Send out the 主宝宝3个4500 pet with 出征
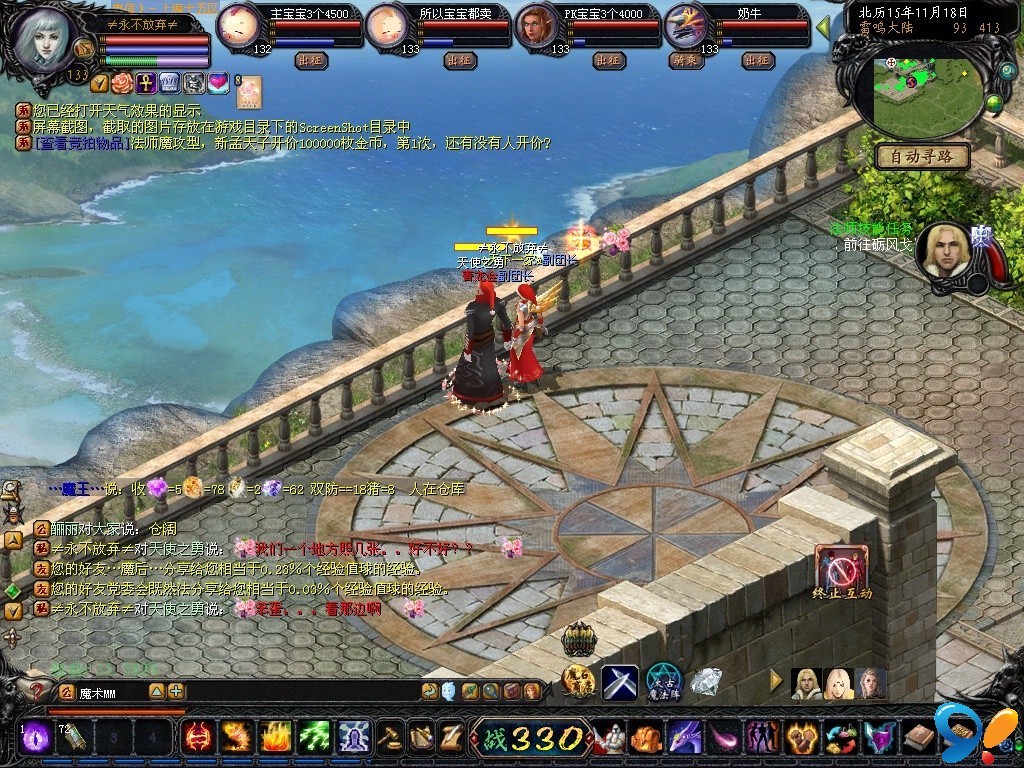 tap(311, 60)
